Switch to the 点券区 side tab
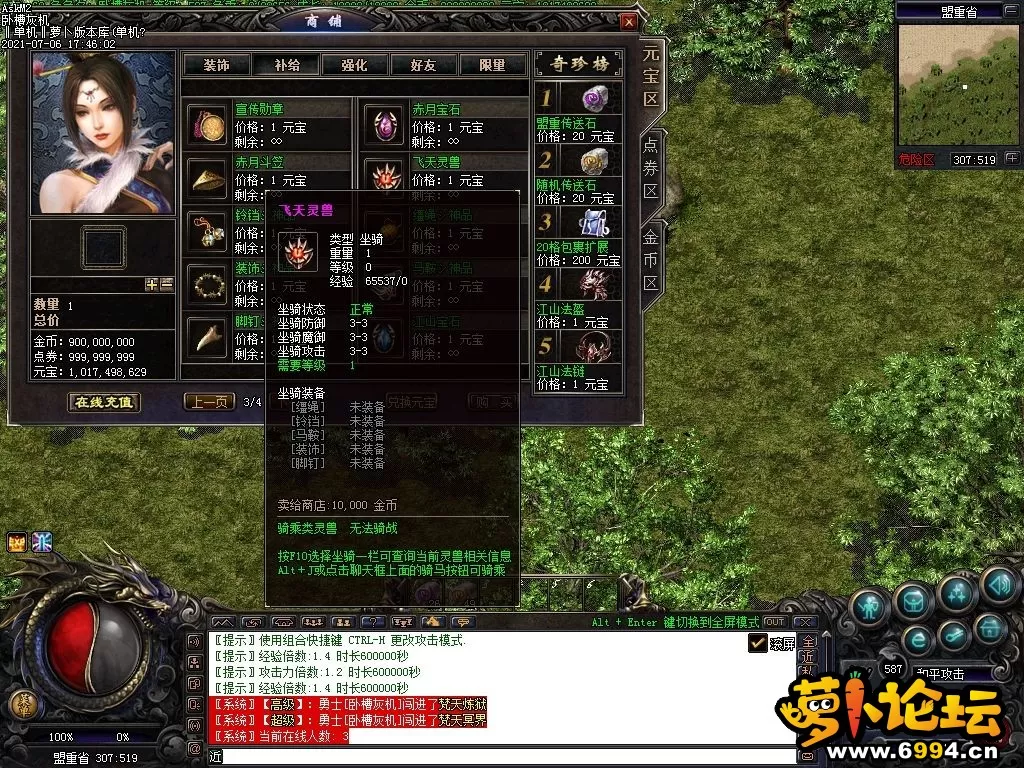 (x=650, y=165)
